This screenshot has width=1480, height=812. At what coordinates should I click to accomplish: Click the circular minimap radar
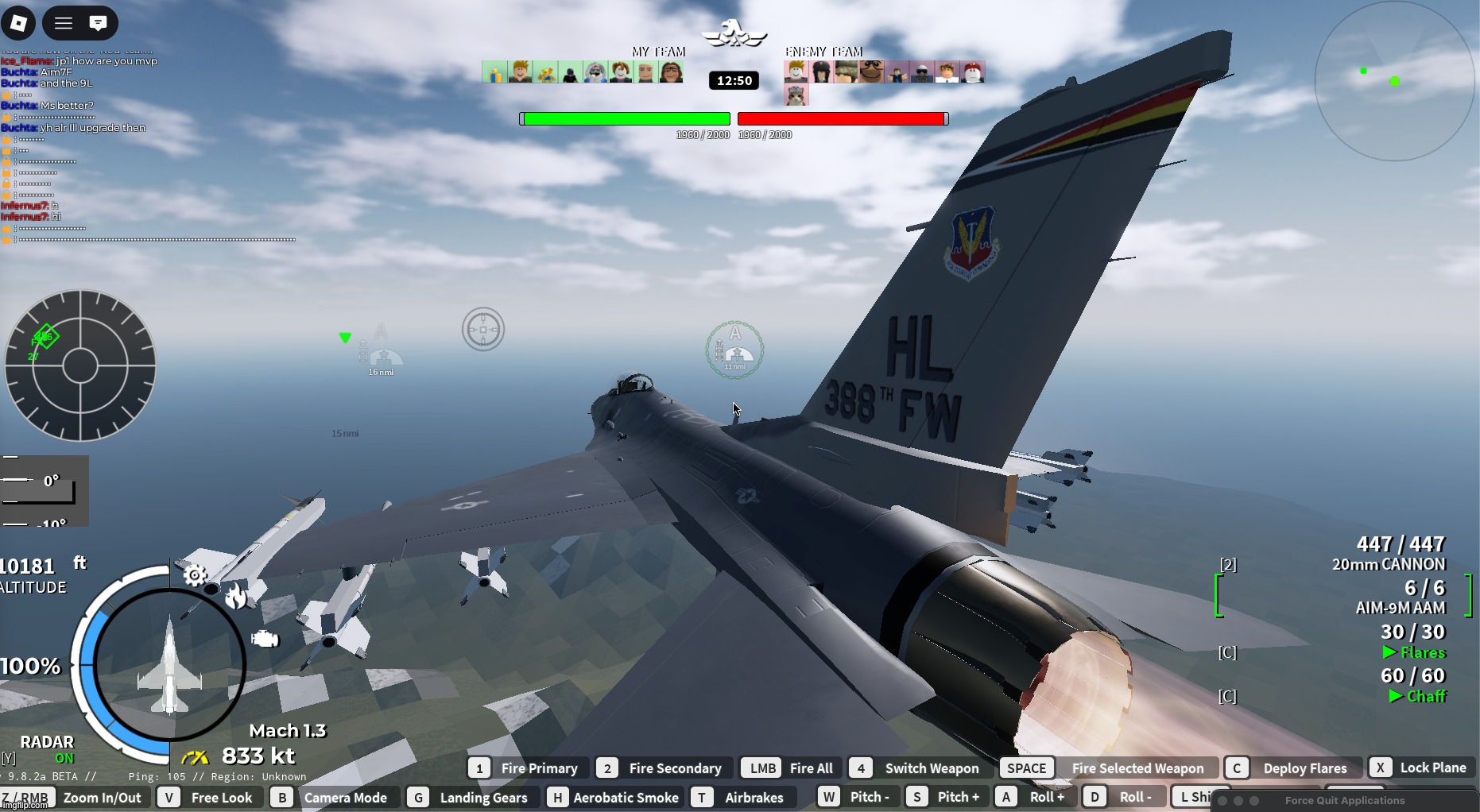(x=1394, y=81)
